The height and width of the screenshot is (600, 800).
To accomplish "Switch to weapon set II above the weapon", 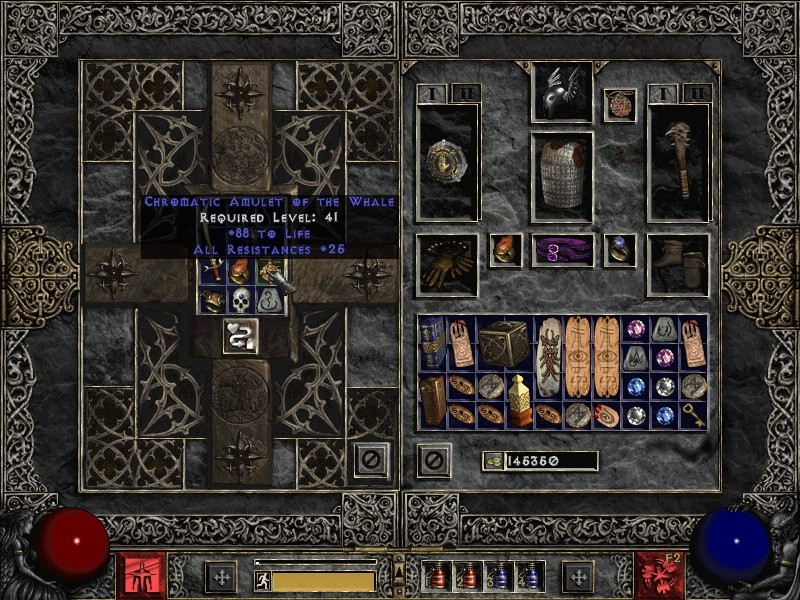I will click(697, 92).
